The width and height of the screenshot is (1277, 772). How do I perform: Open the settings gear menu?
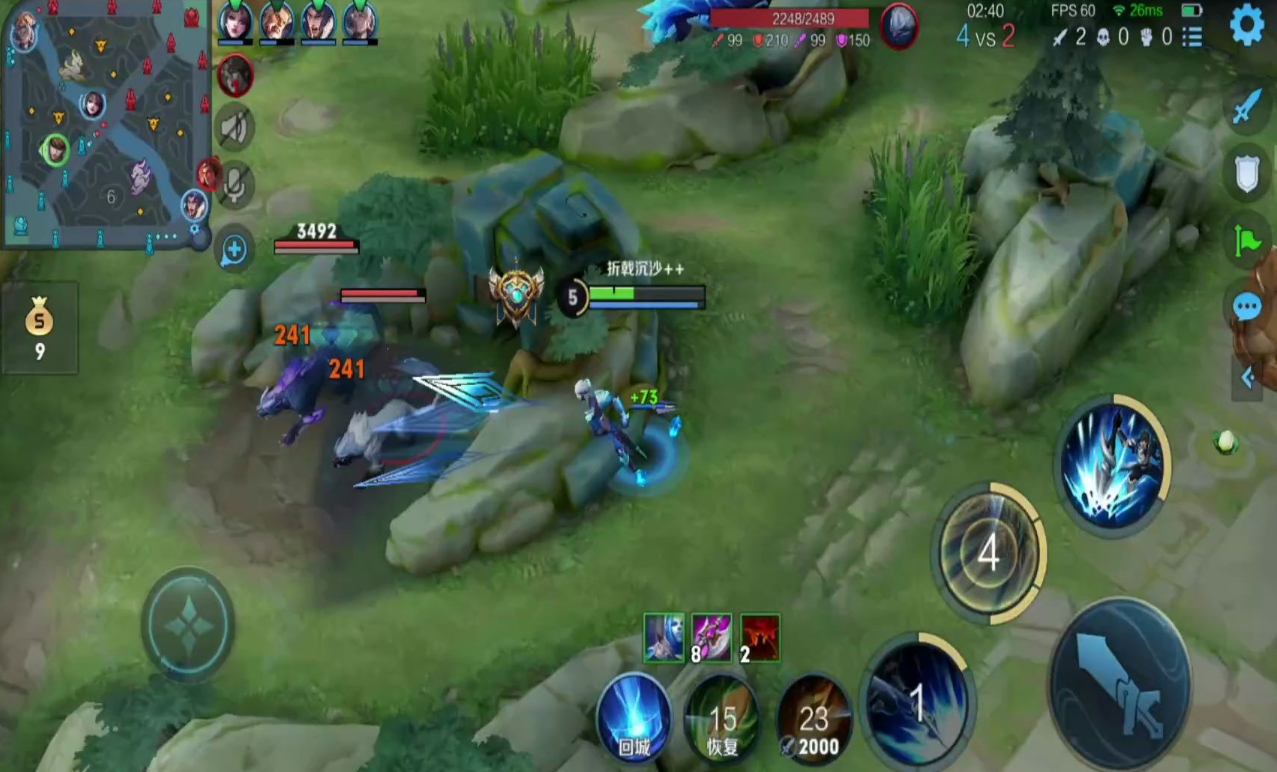point(1246,25)
